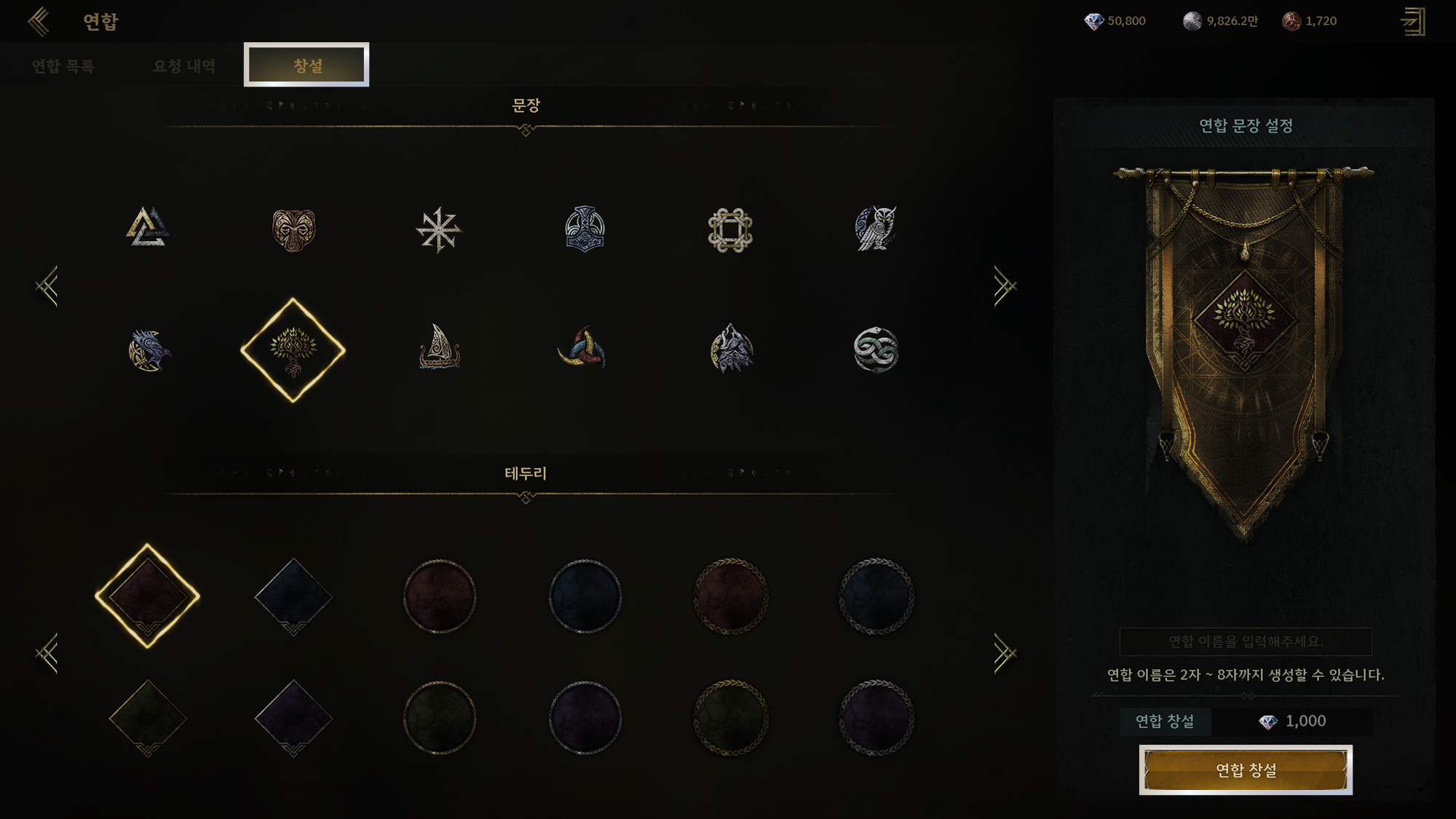Open the exit menu icon top-right

(x=1413, y=21)
